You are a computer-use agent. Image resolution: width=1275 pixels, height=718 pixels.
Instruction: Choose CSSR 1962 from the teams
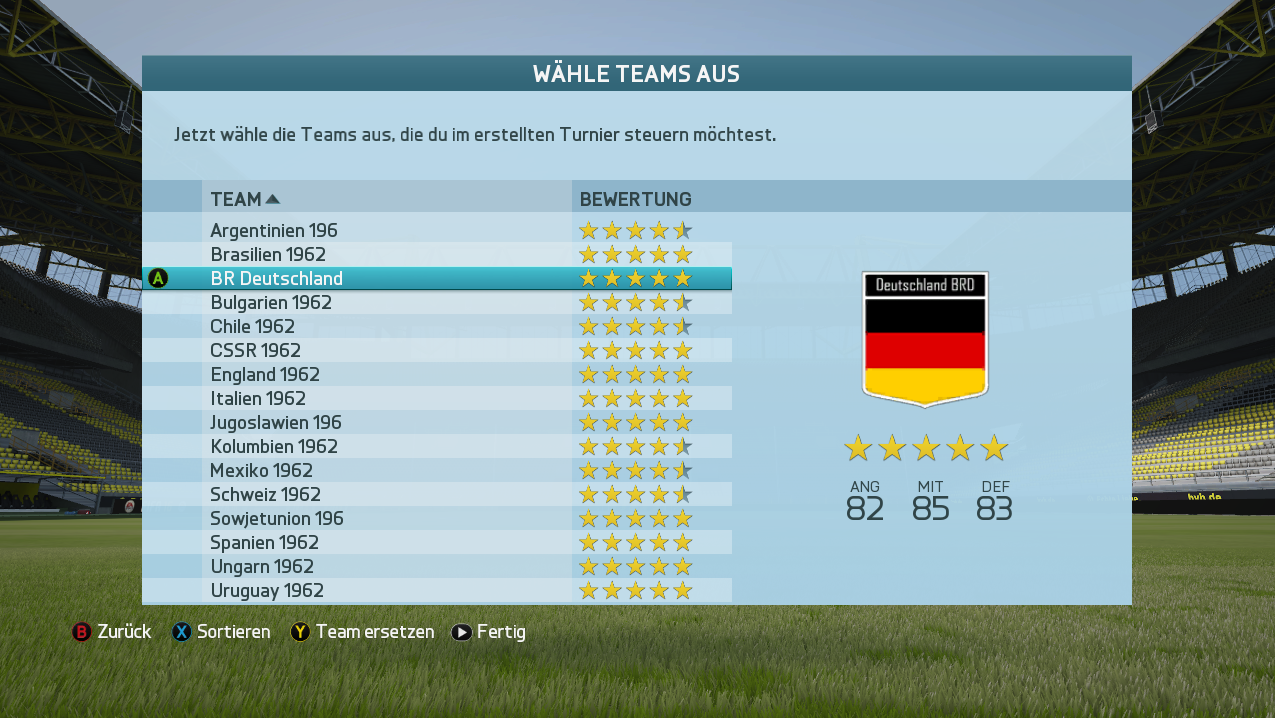click(255, 351)
